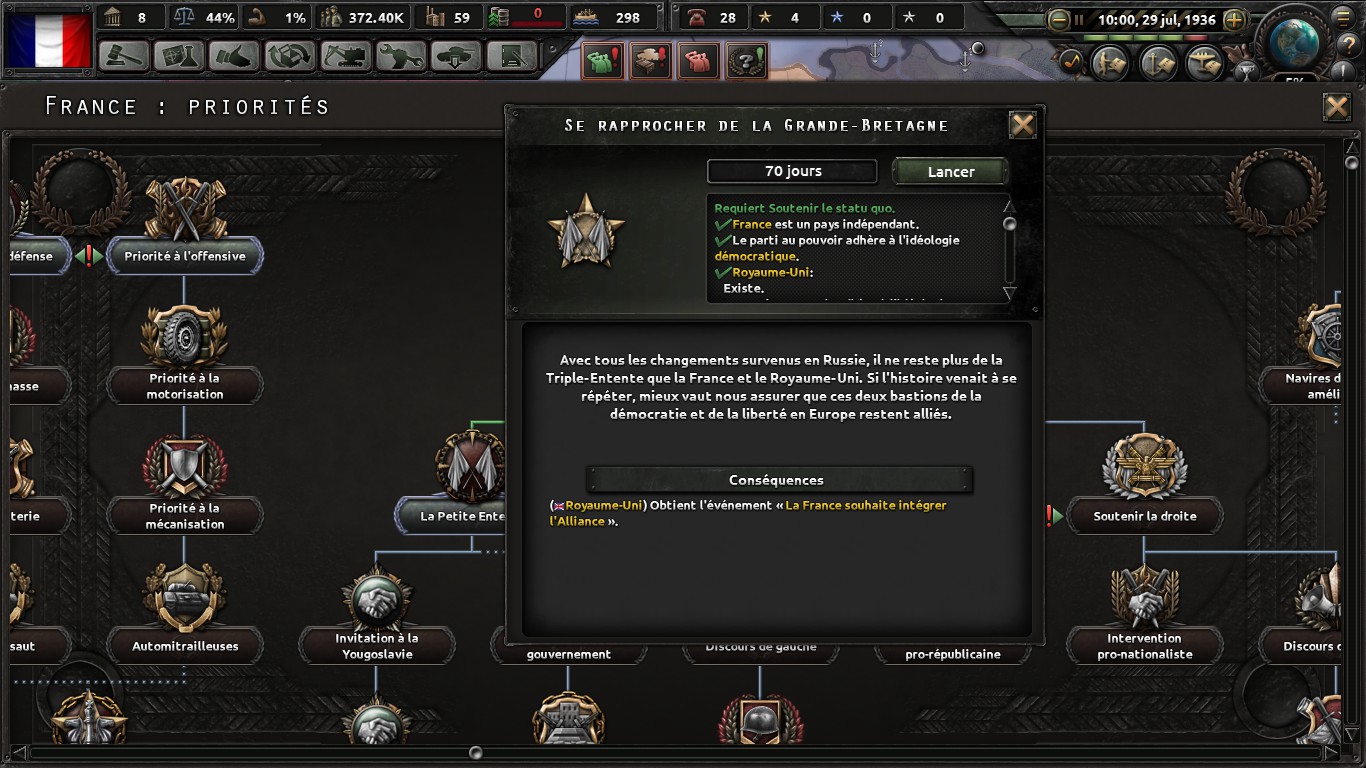Choose Priorité à la mécanisation focus
This screenshot has height=768, width=1366.
184,515
